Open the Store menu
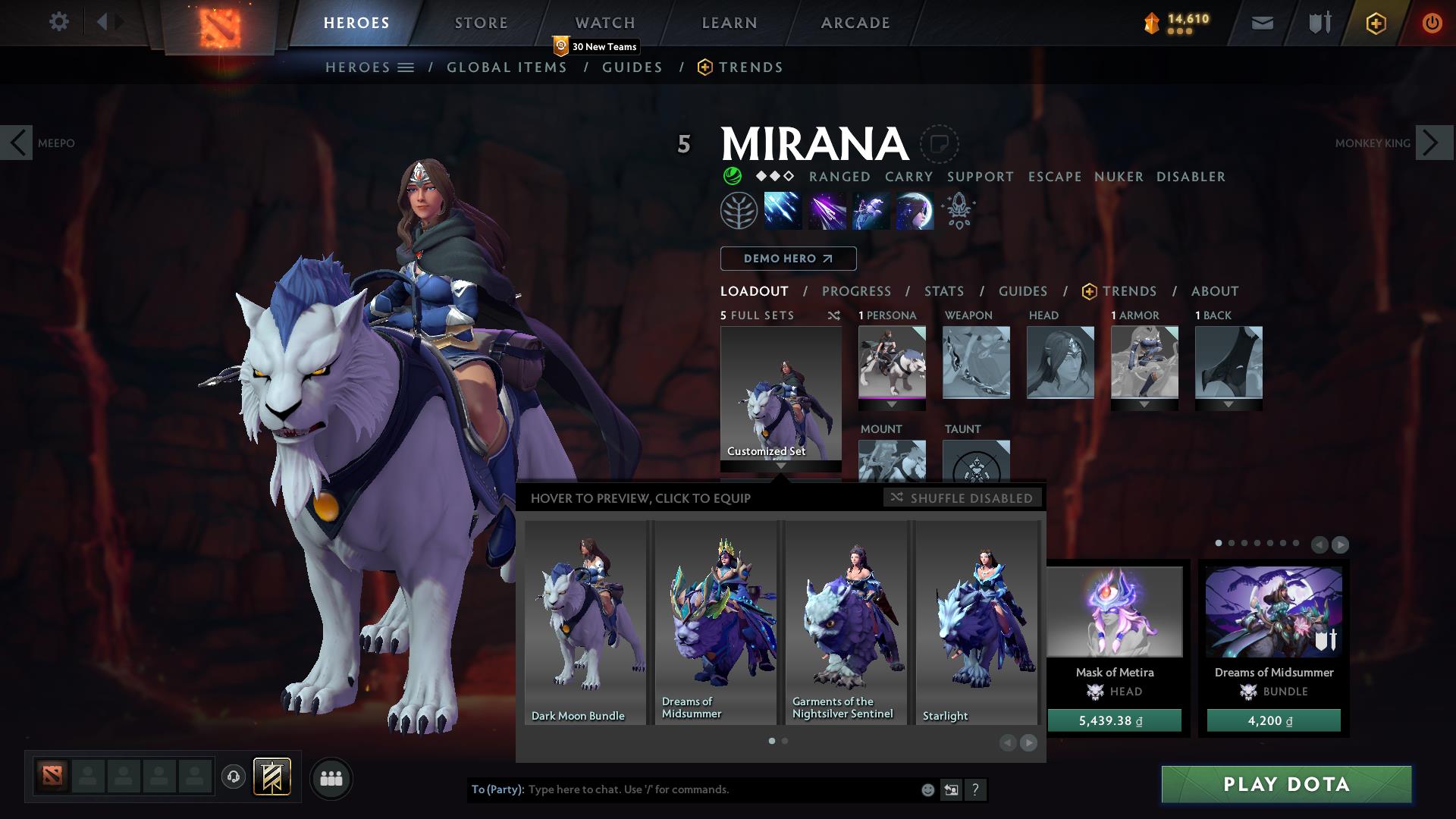The image size is (1456, 819). pyautogui.click(x=481, y=23)
